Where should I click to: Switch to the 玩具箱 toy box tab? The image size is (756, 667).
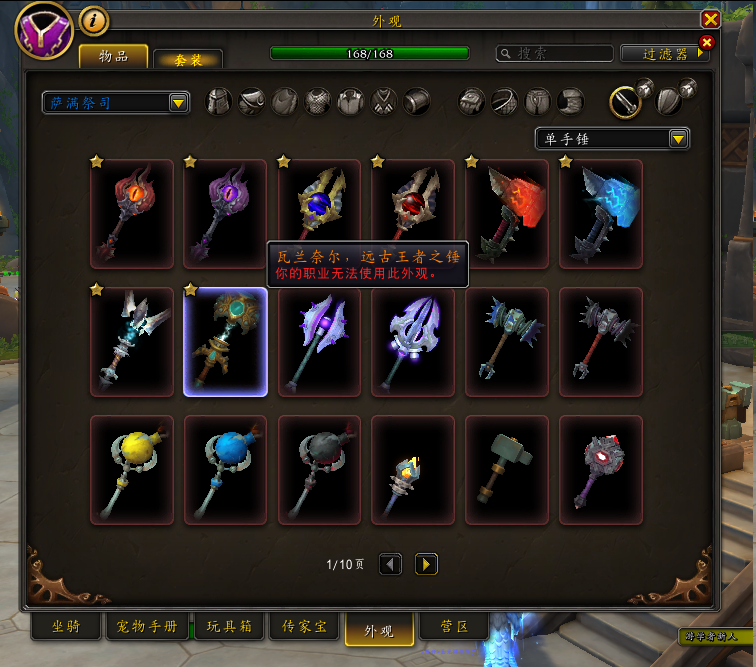230,627
